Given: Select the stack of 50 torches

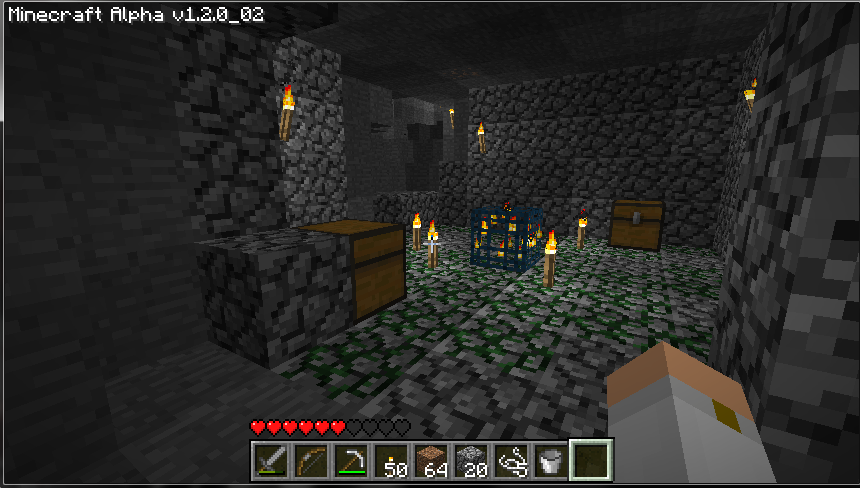Looking at the screenshot, I should [390, 460].
